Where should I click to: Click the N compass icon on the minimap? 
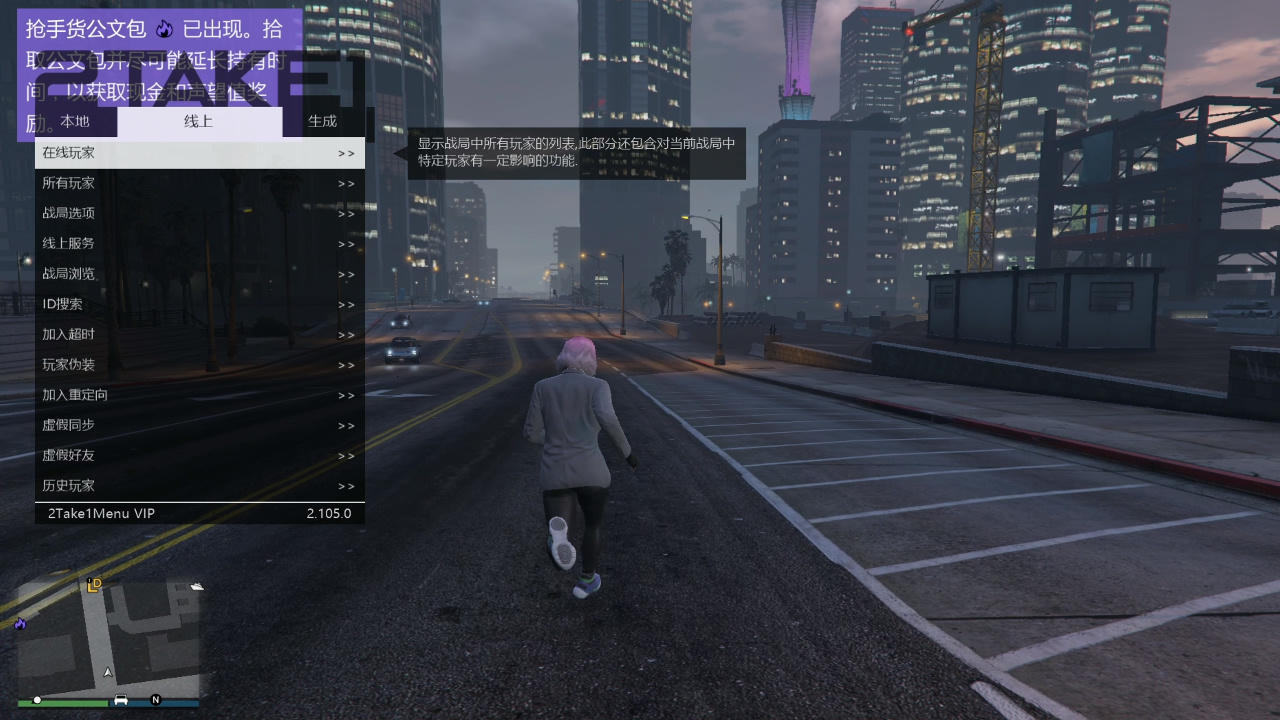click(x=157, y=700)
